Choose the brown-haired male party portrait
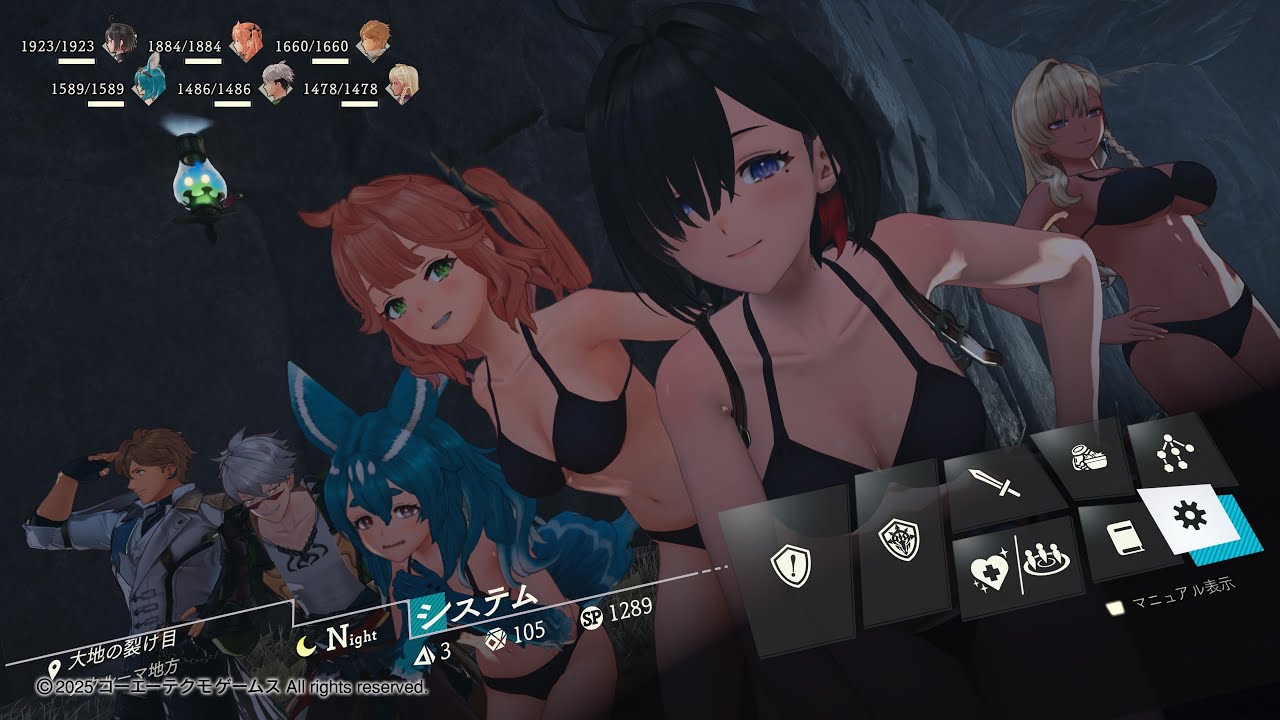The width and height of the screenshot is (1280, 720). coord(373,42)
